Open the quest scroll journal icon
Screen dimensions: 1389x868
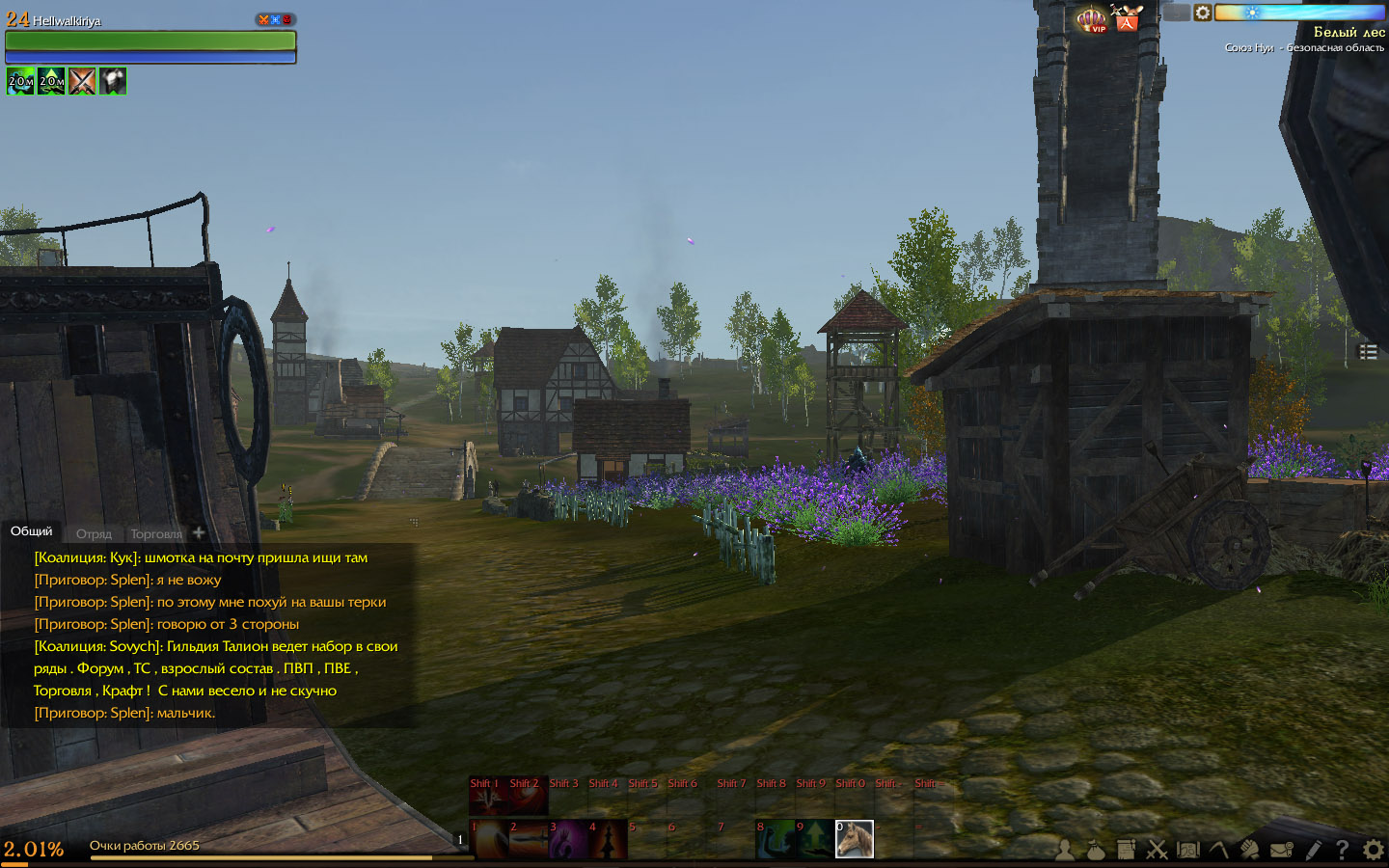click(1126, 850)
